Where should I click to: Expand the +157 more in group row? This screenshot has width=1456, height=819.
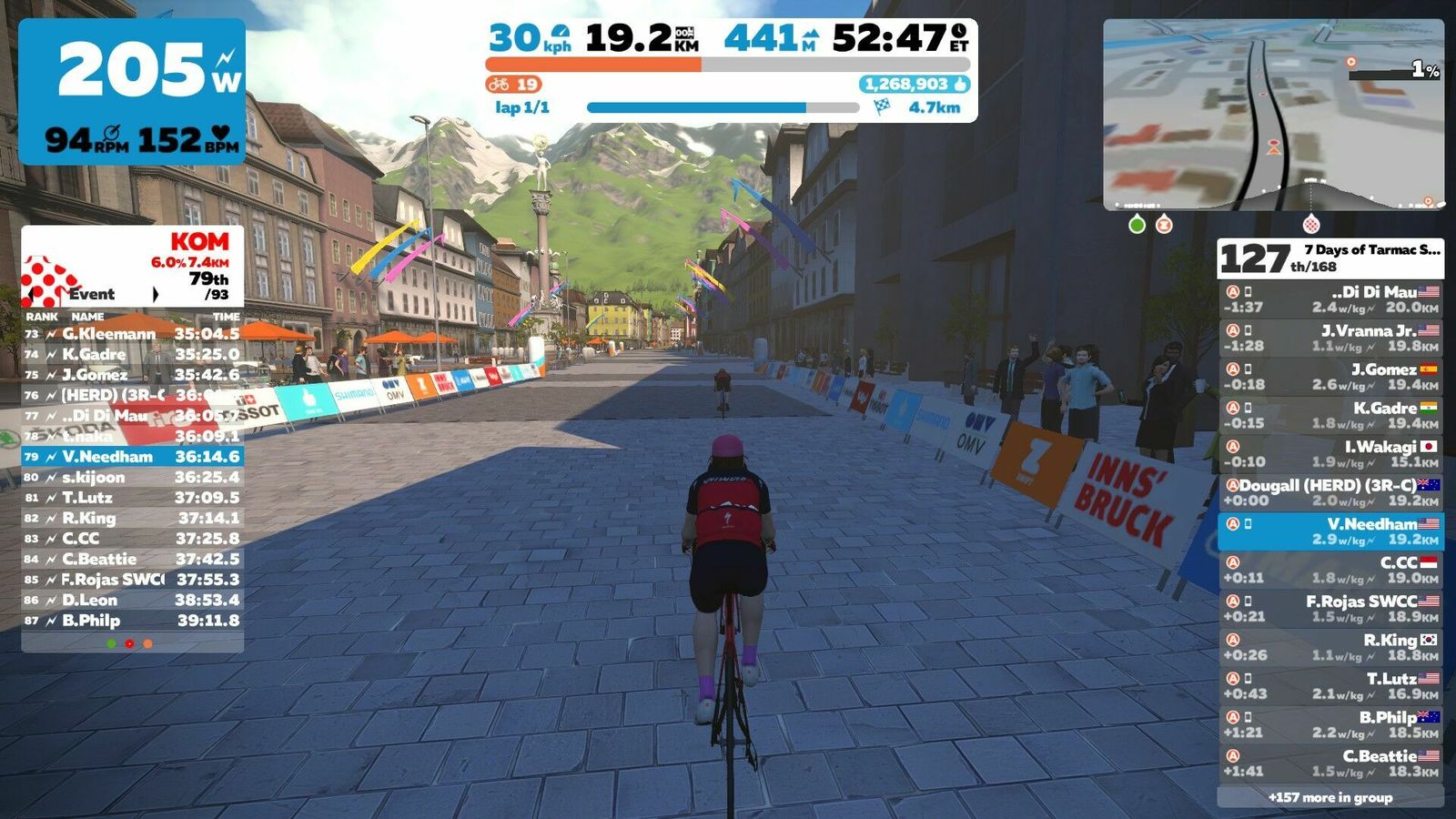(1330, 797)
